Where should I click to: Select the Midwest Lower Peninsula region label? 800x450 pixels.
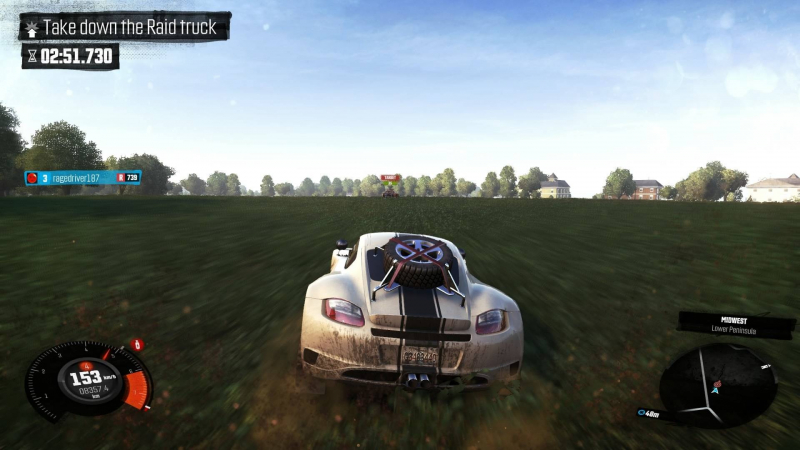click(736, 324)
